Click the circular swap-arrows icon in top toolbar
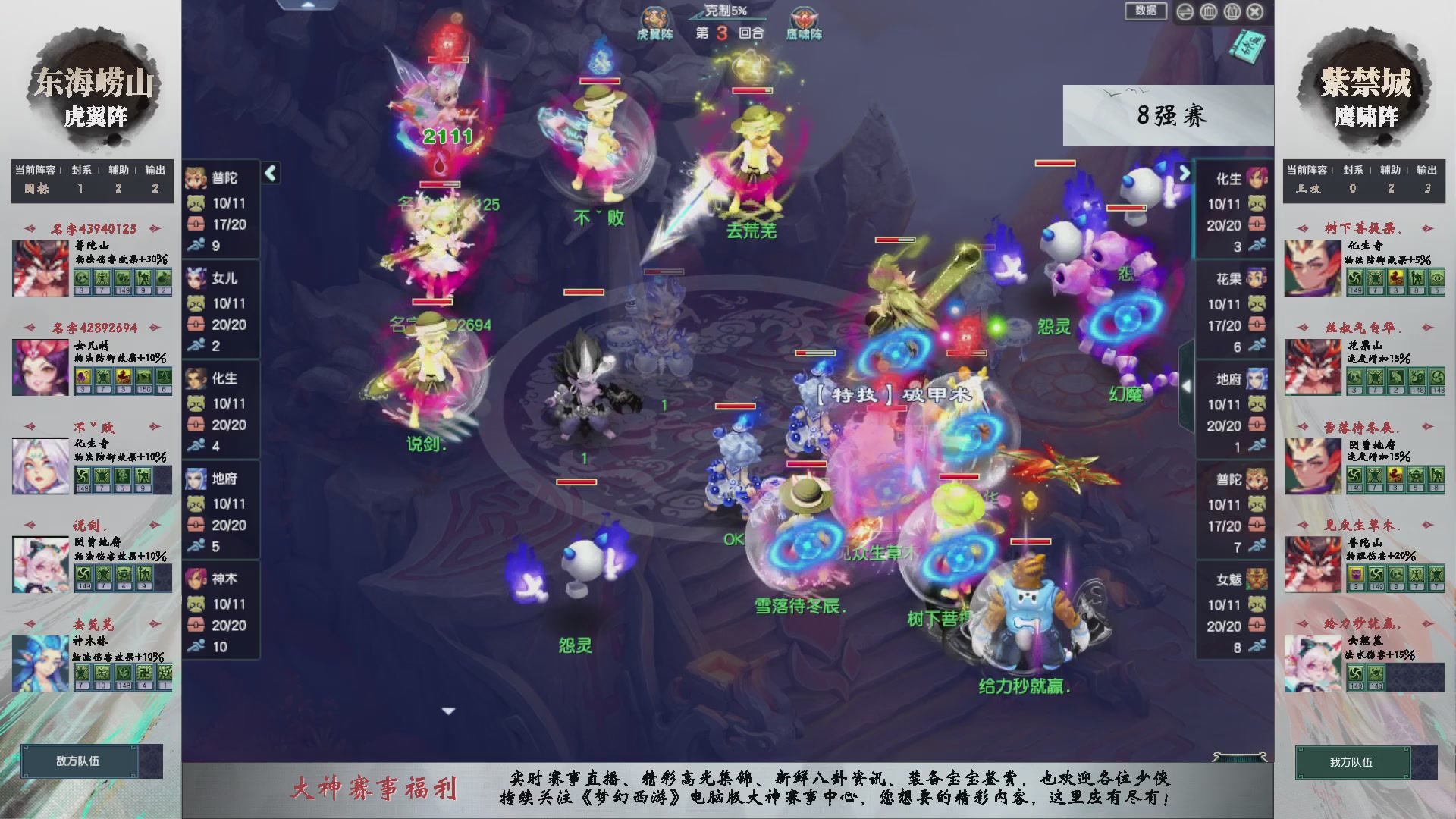 coord(1185,12)
